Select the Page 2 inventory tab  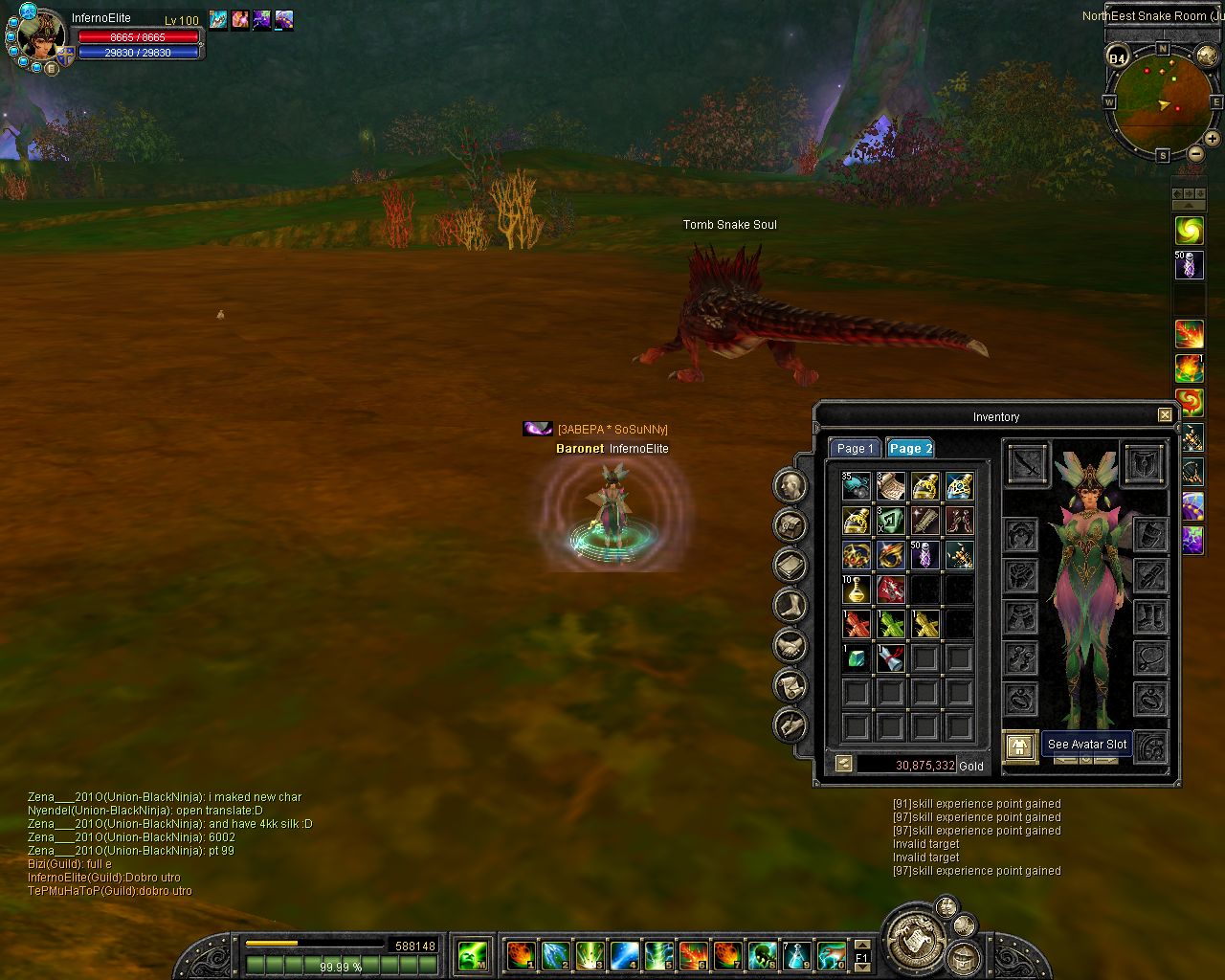910,448
